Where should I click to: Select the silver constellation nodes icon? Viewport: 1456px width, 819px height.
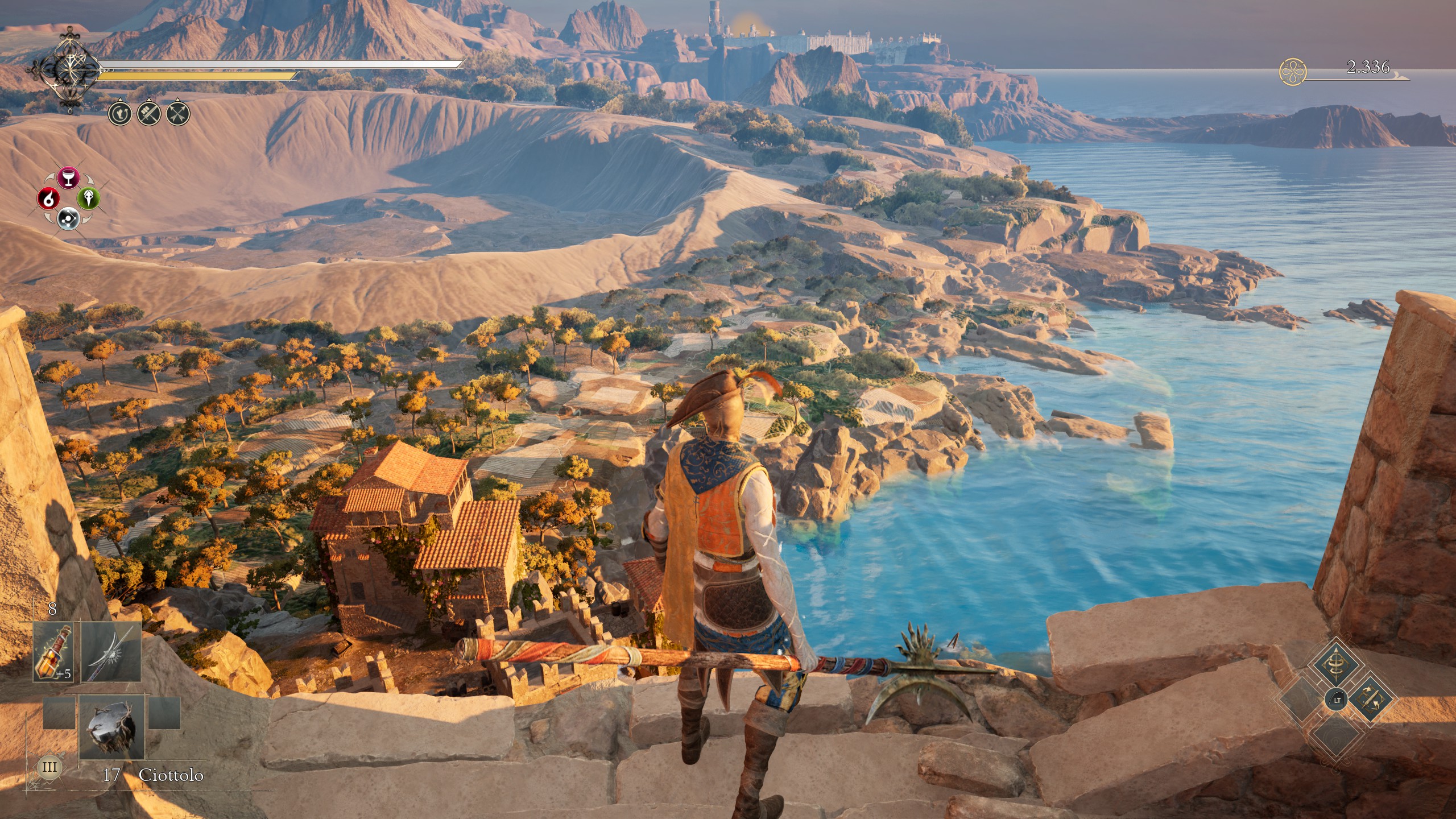pos(68,218)
